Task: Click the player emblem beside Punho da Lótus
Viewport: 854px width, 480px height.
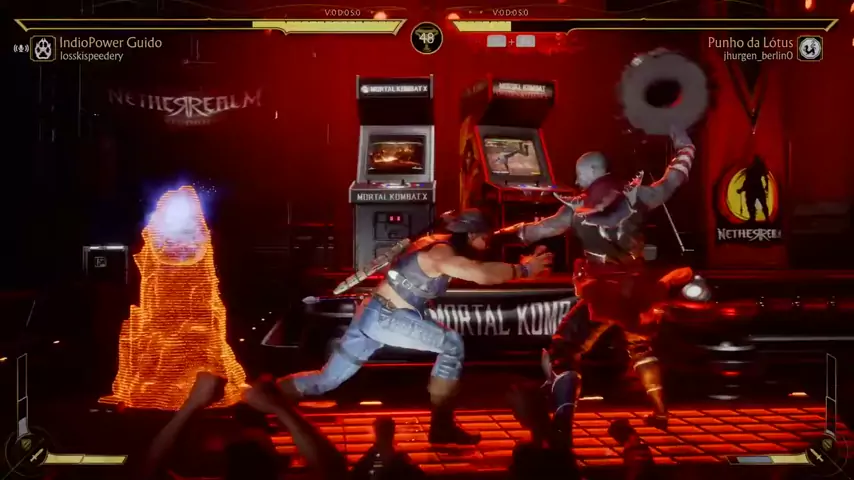Action: tap(809, 48)
